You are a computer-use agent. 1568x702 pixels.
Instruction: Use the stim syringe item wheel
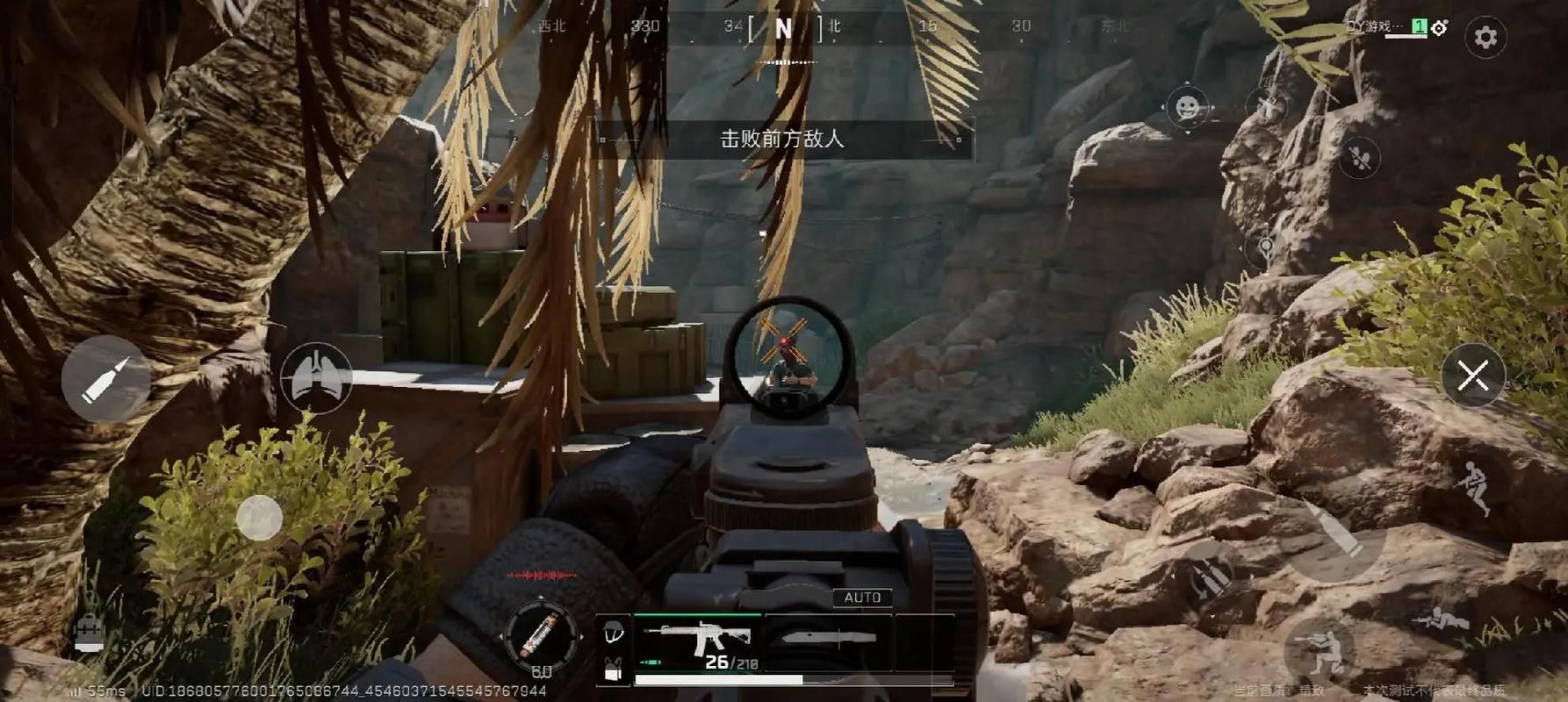coord(540,635)
